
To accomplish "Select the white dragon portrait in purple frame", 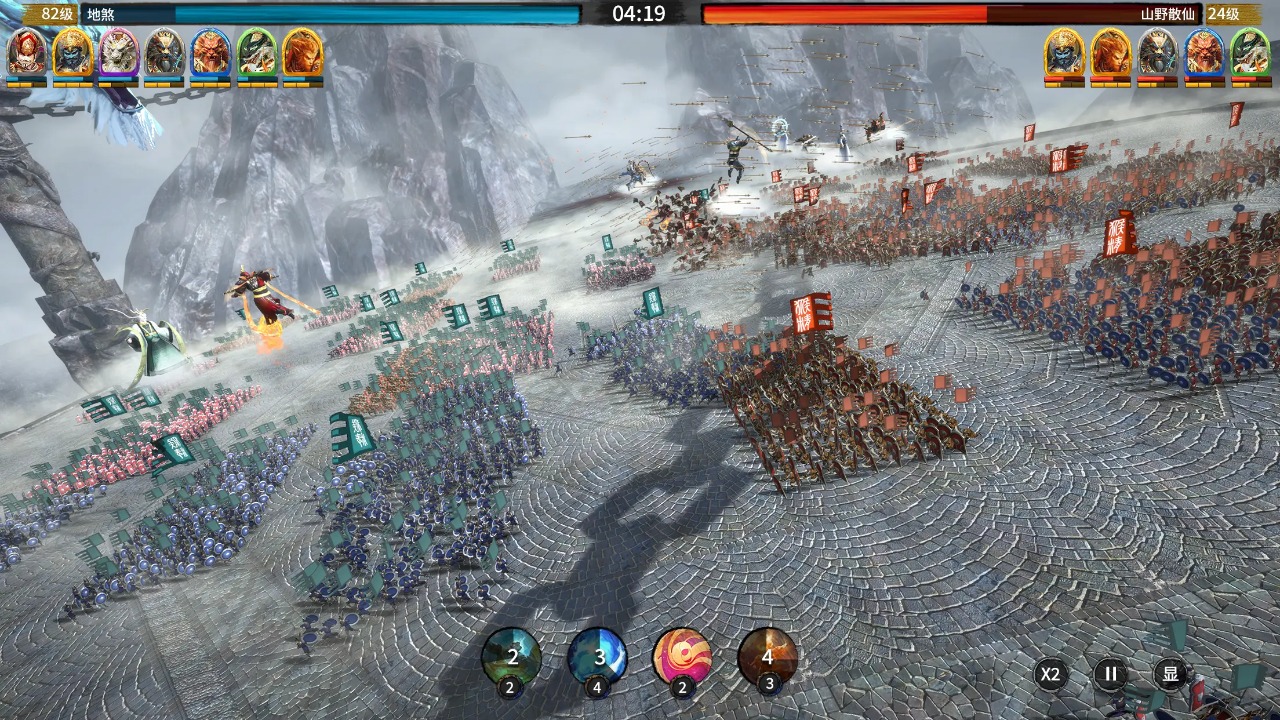I will coord(118,52).
